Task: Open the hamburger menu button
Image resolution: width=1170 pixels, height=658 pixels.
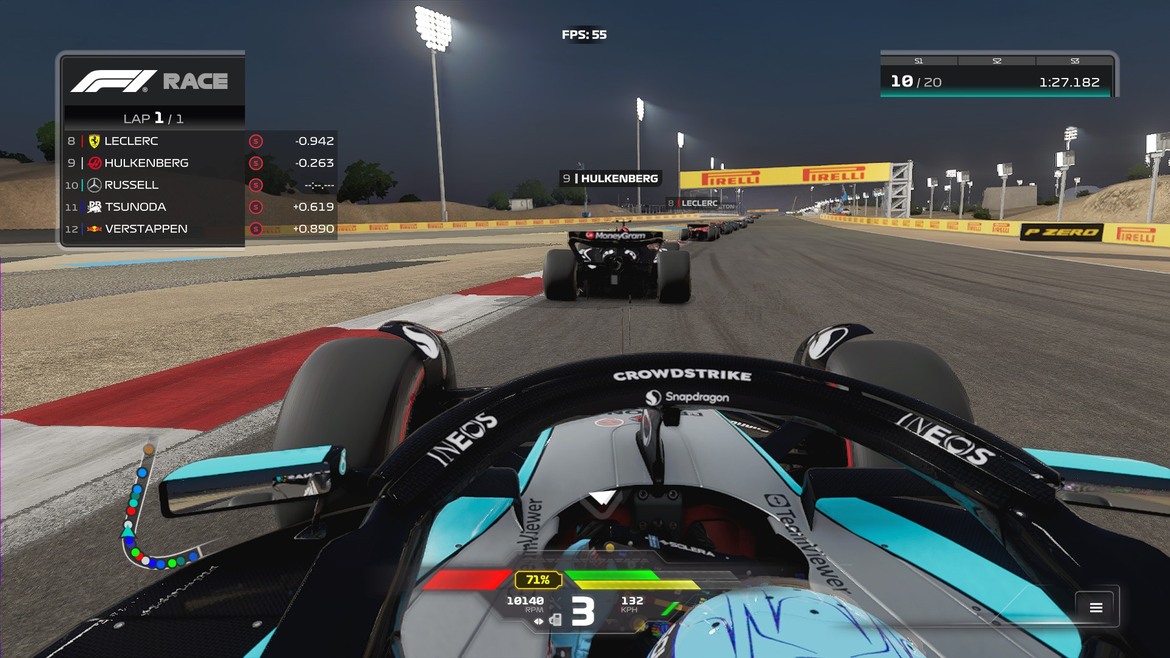Action: 1096,607
